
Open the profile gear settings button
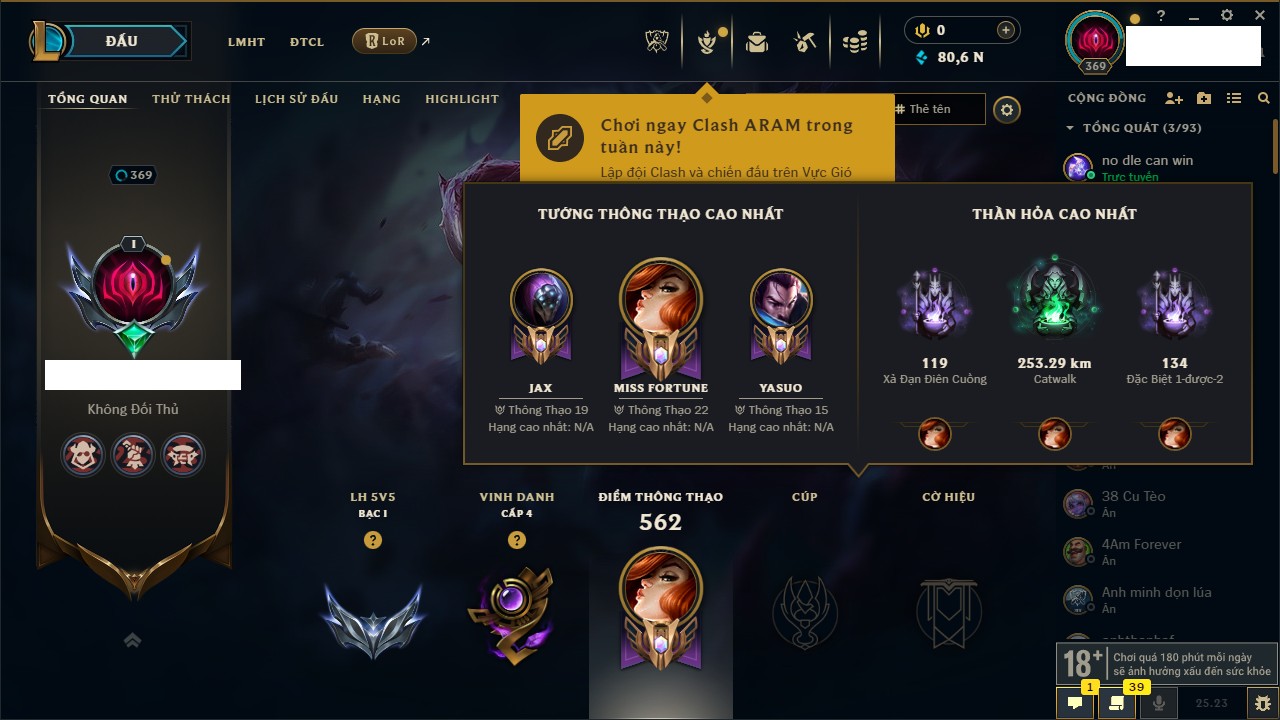click(x=1007, y=110)
